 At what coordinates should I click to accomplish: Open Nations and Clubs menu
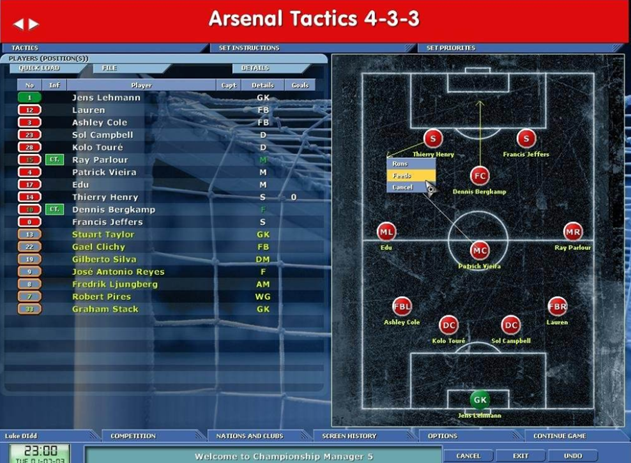250,436
